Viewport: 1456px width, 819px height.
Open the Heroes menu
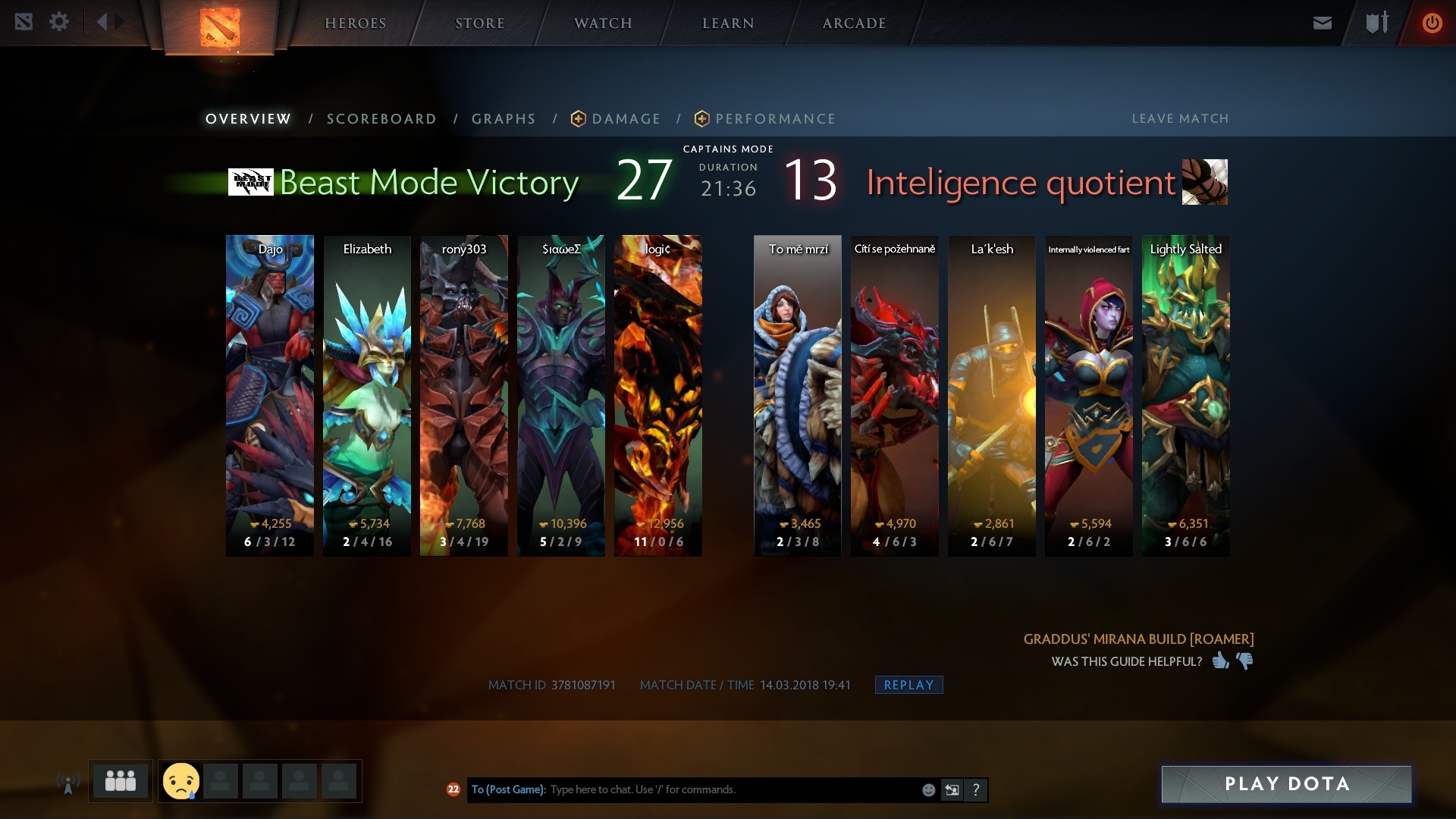point(355,24)
